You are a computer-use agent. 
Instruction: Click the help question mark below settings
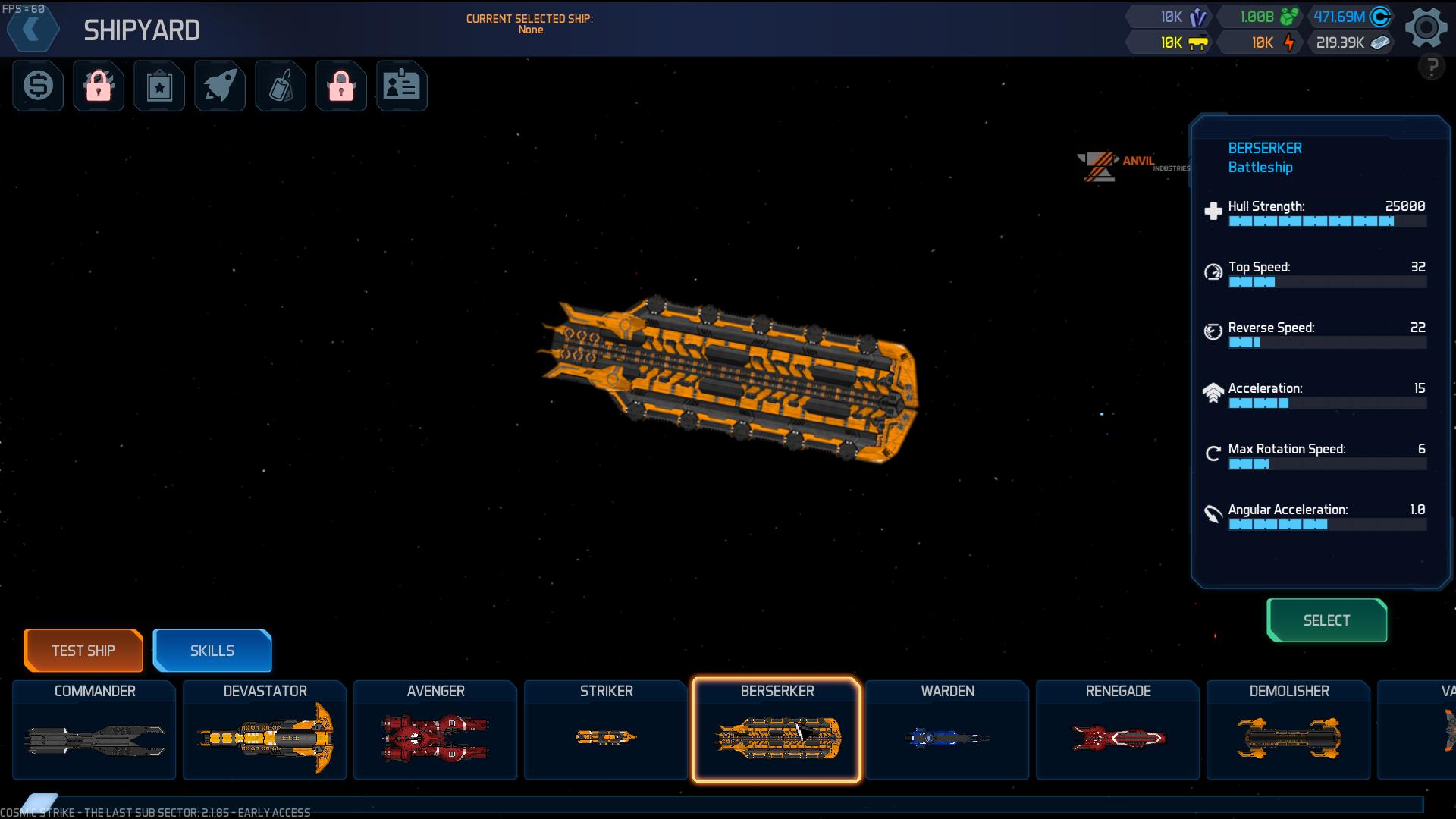coord(1432,67)
